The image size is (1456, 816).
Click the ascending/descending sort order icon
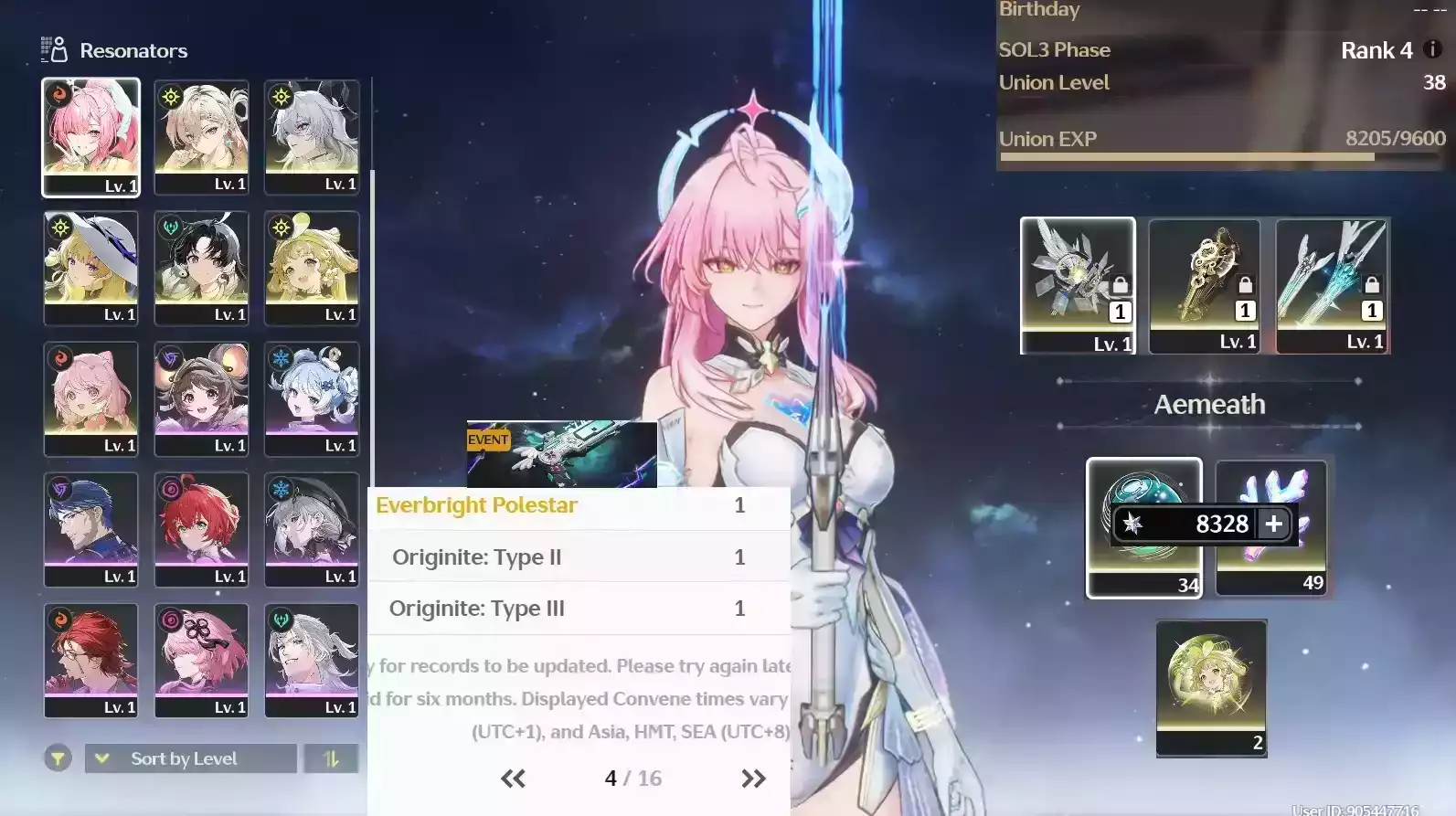[x=331, y=758]
